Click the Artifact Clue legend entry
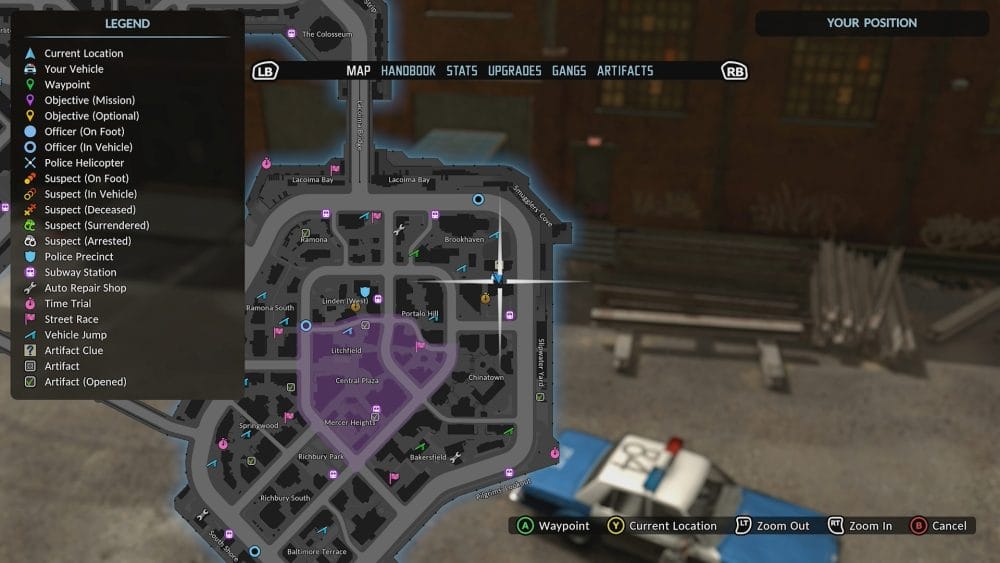Screen dimensions: 1000x563 (x=73, y=351)
